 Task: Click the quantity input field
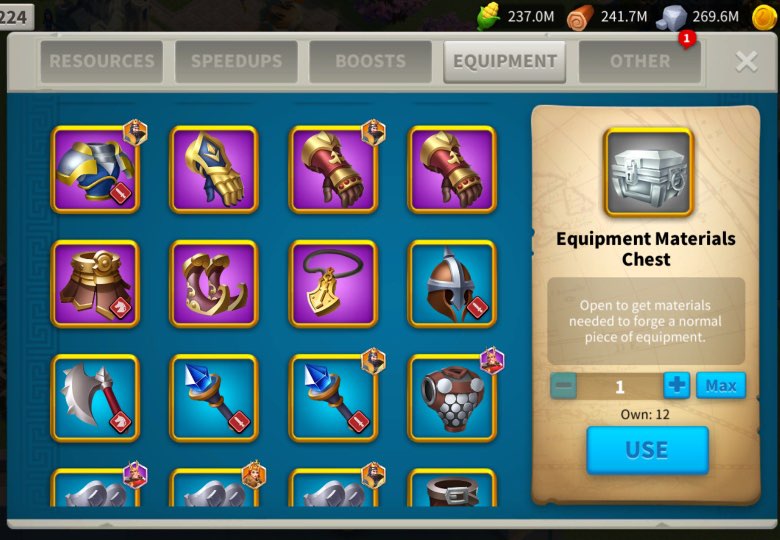click(620, 386)
